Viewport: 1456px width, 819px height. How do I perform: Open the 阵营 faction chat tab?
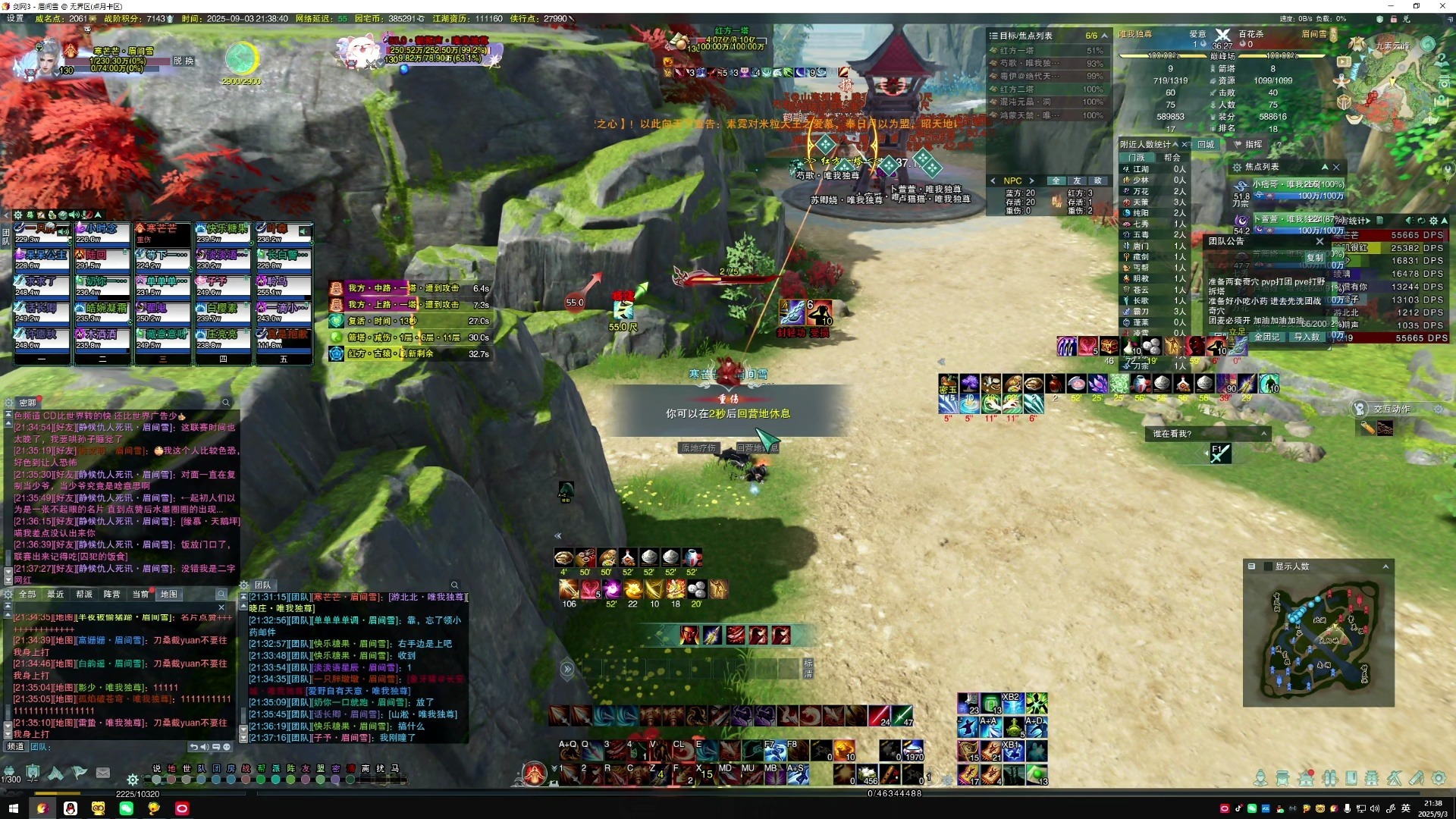point(112,595)
